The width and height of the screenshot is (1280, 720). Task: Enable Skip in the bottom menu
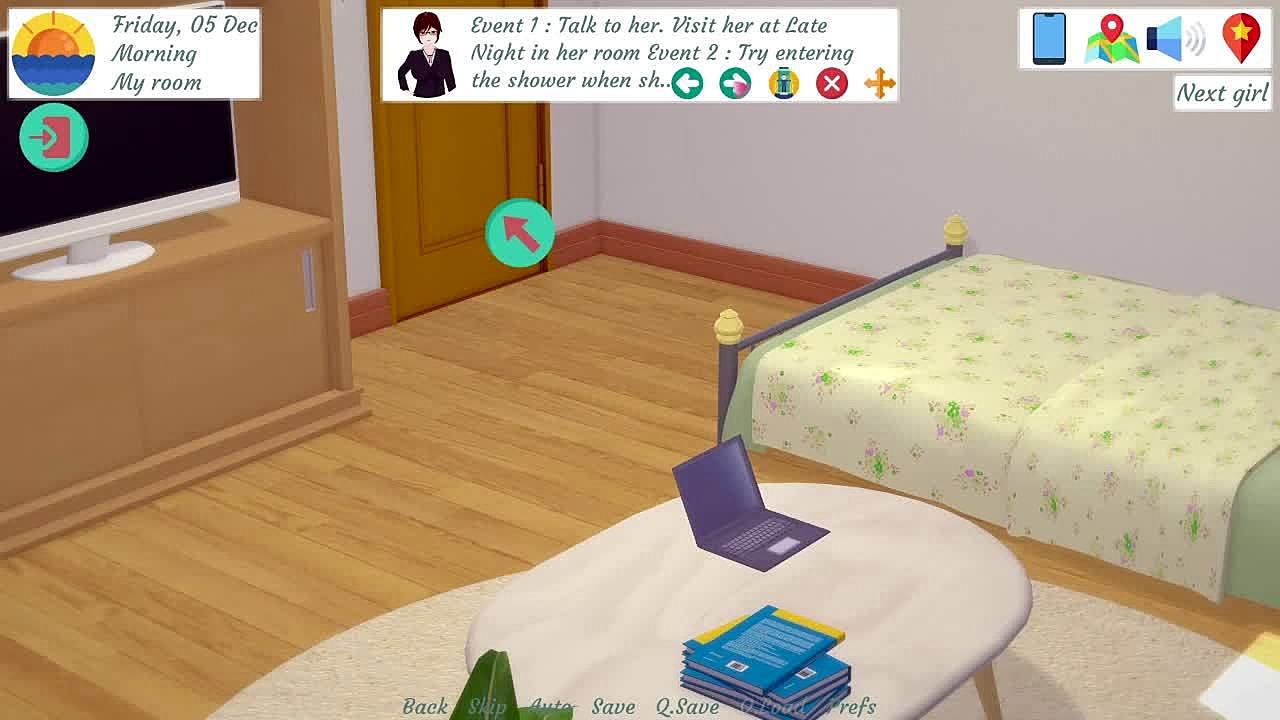488,706
